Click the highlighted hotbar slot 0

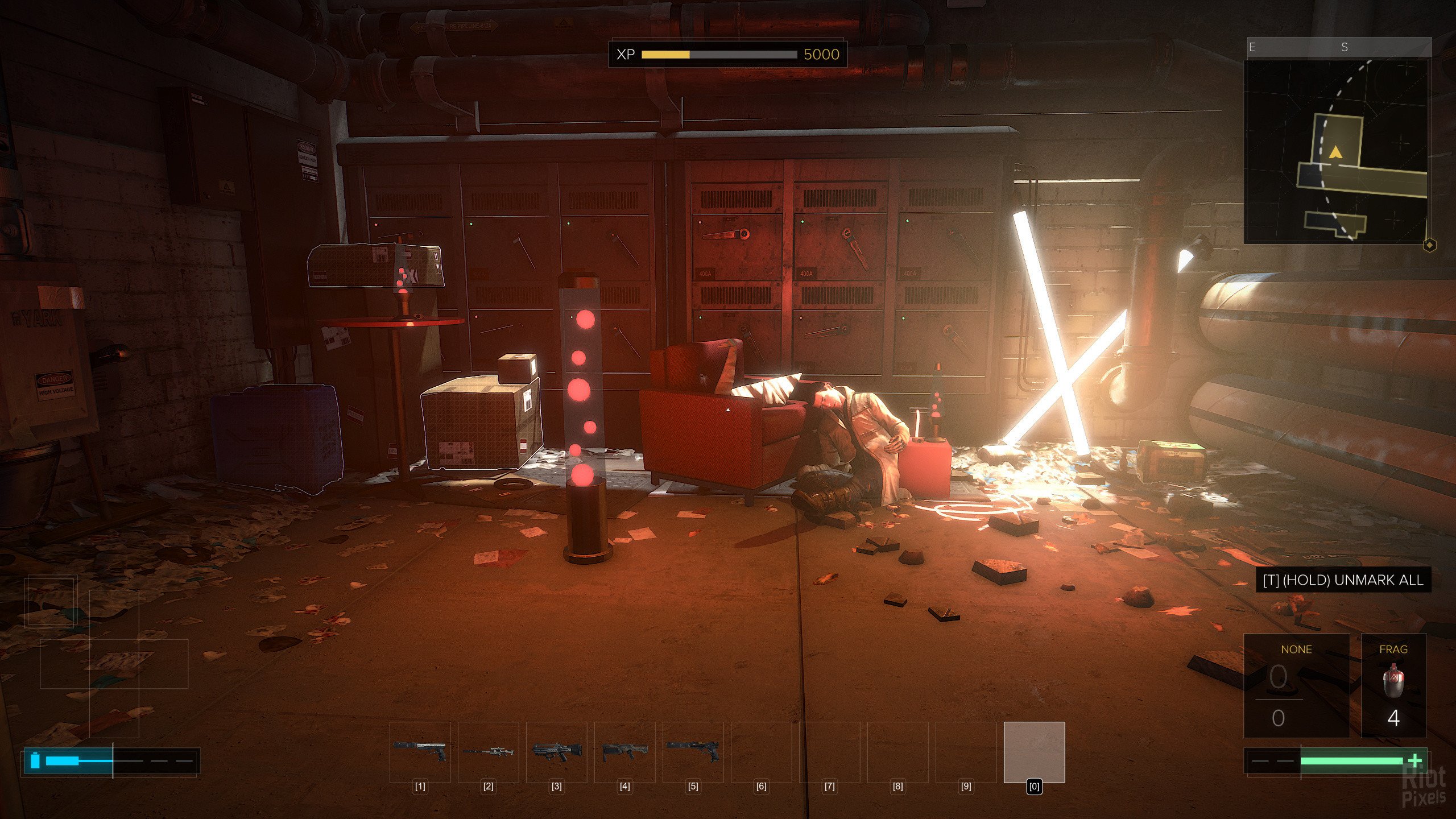pyautogui.click(x=1034, y=752)
